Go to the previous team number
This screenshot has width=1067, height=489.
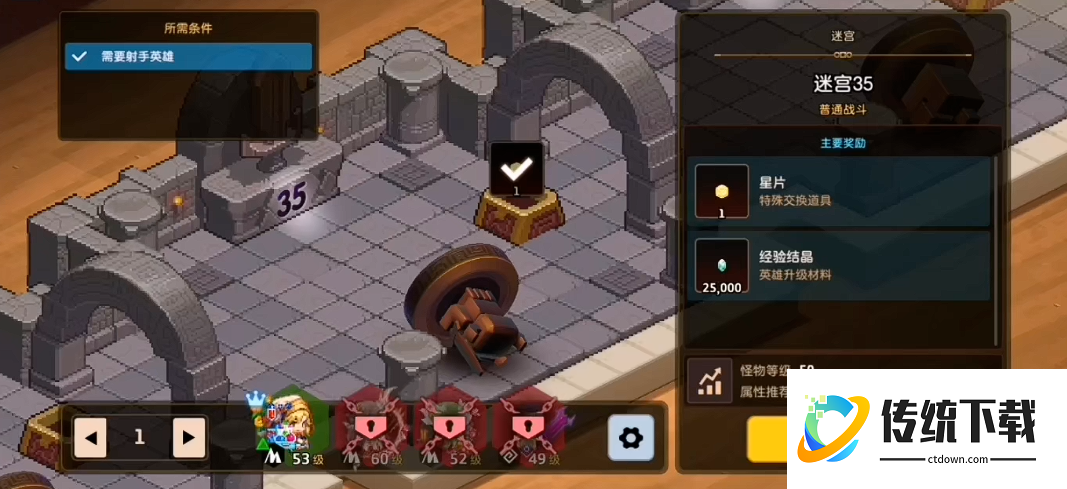pyautogui.click(x=90, y=437)
